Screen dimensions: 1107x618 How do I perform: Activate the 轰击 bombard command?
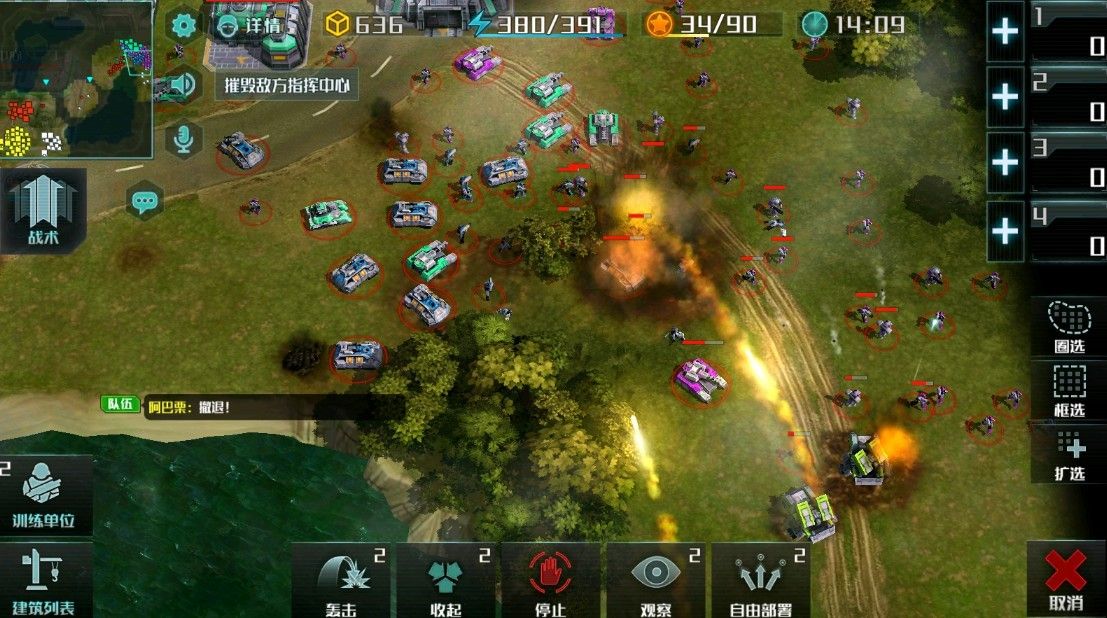(341, 580)
